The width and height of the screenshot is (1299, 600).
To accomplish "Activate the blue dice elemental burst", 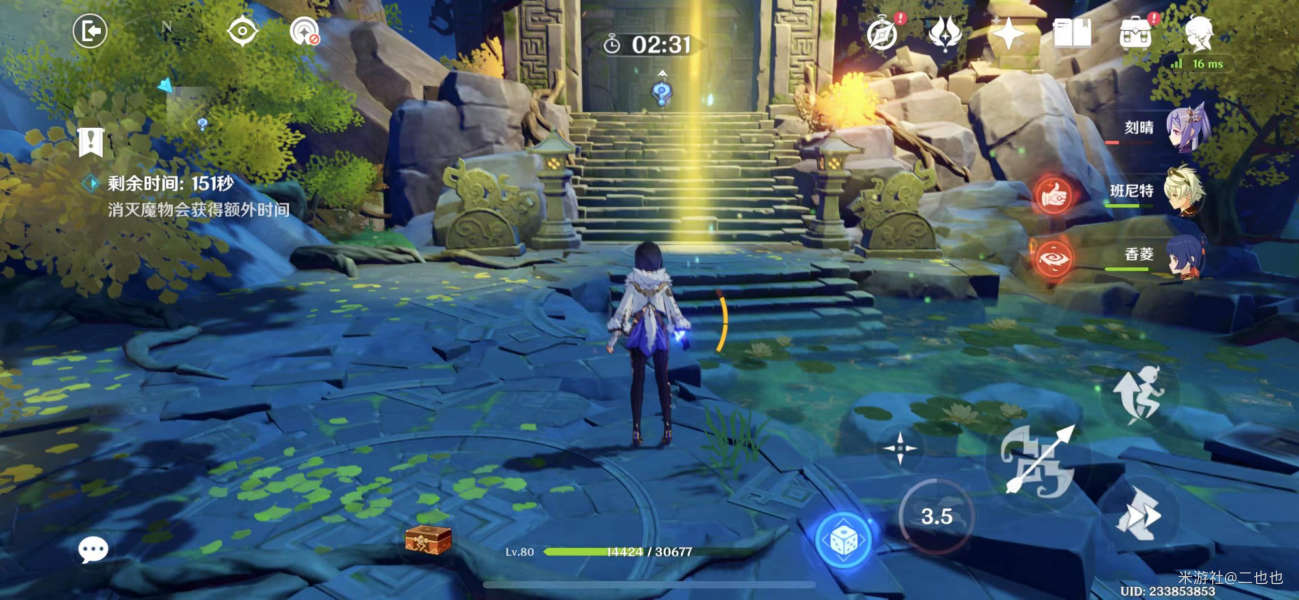I will point(842,540).
